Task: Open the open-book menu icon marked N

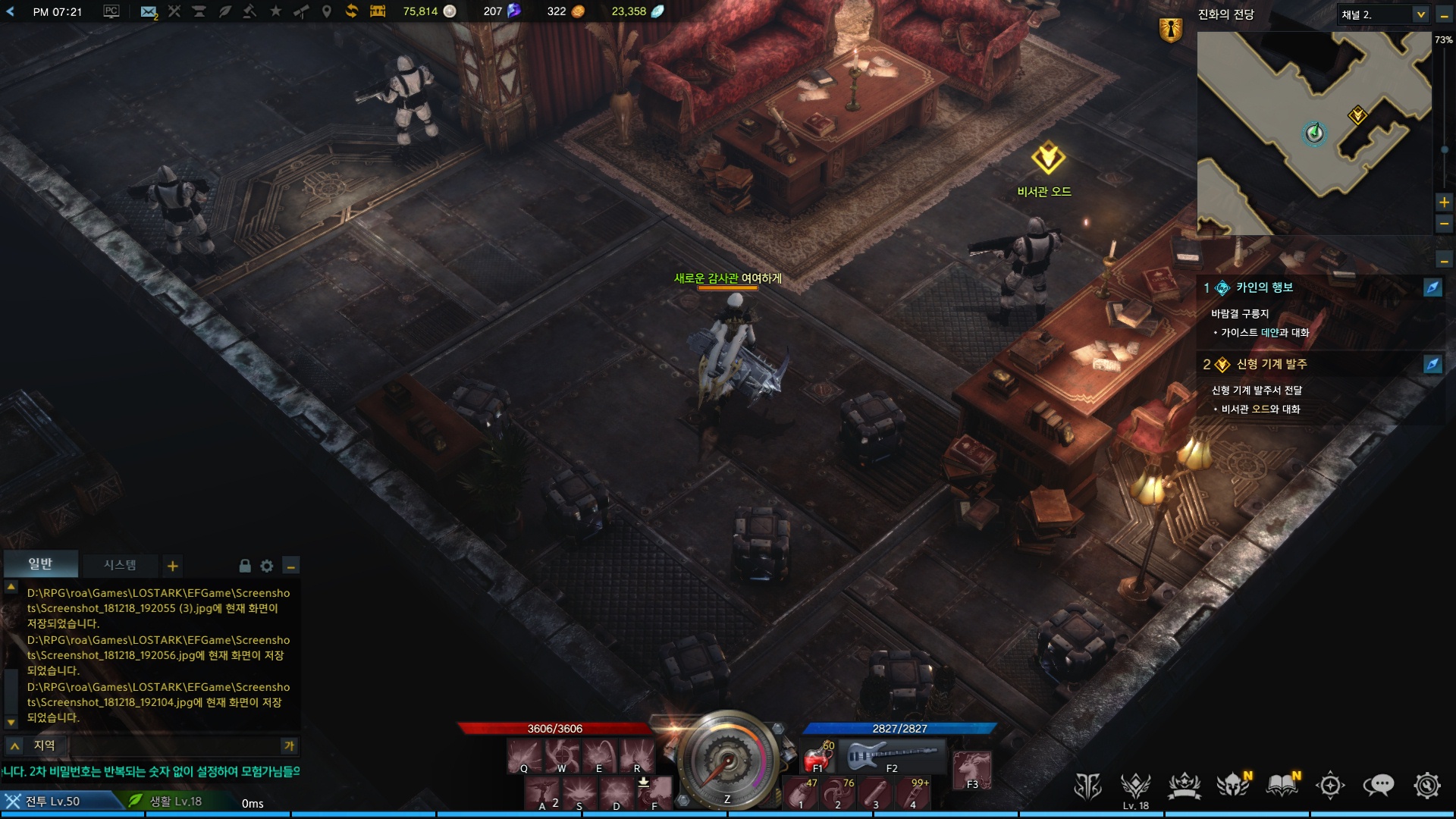Action: click(x=1282, y=786)
